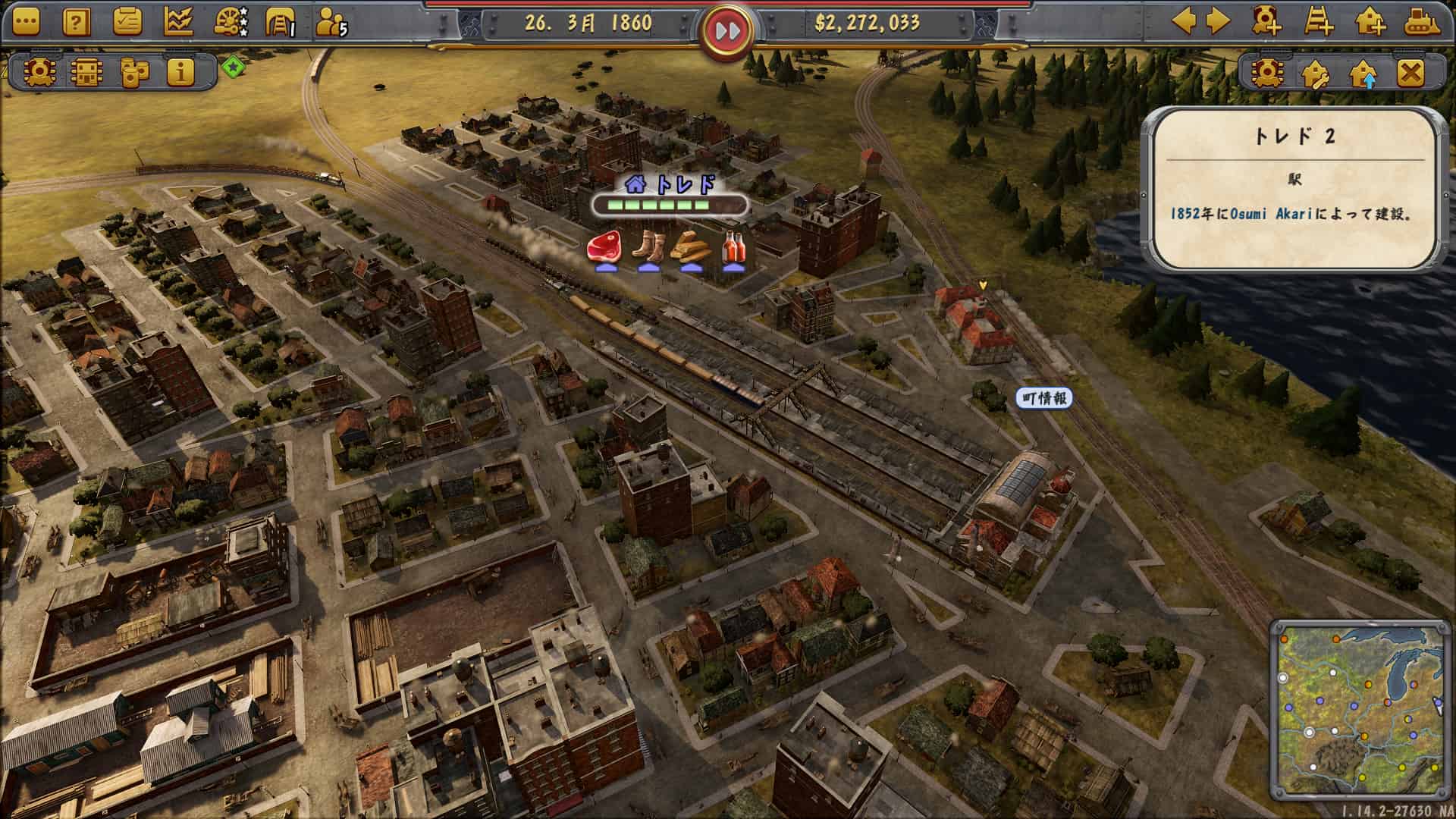Buy a new locomotive with plus icon
Screen dimensions: 1456x819
[x=1266, y=21]
